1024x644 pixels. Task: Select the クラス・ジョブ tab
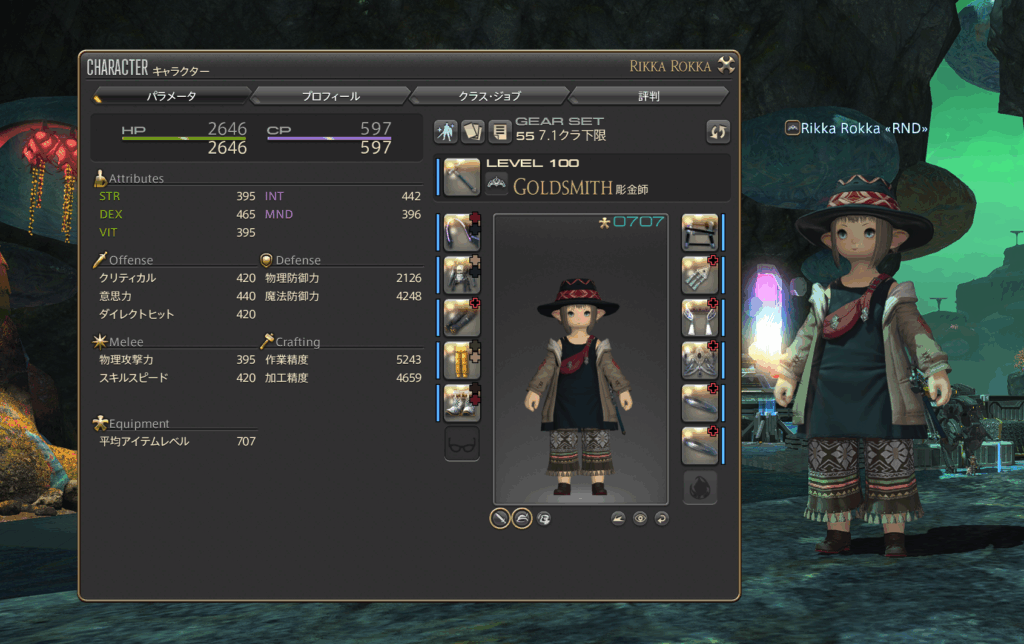click(489, 96)
